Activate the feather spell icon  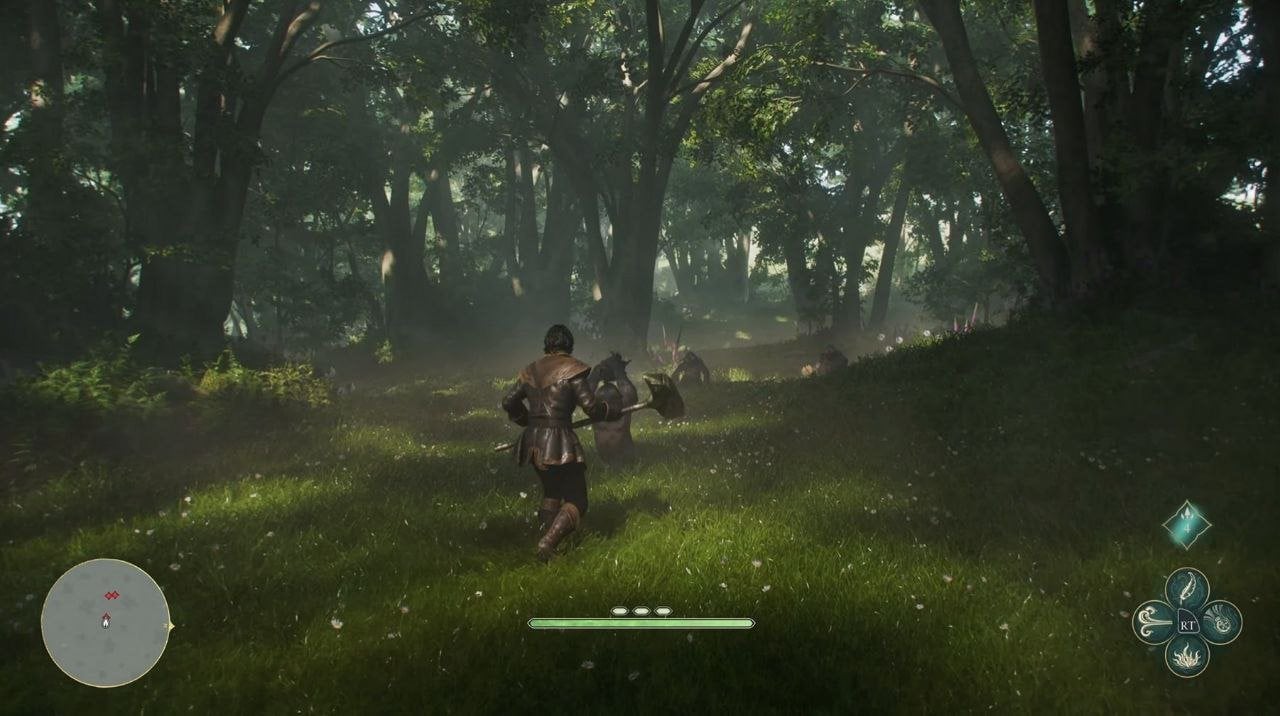tap(1187, 589)
